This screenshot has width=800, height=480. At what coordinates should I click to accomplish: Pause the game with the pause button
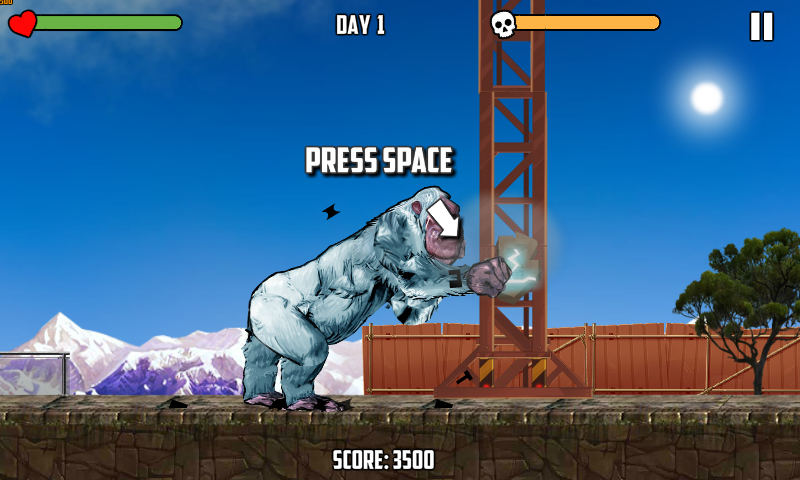tap(761, 26)
